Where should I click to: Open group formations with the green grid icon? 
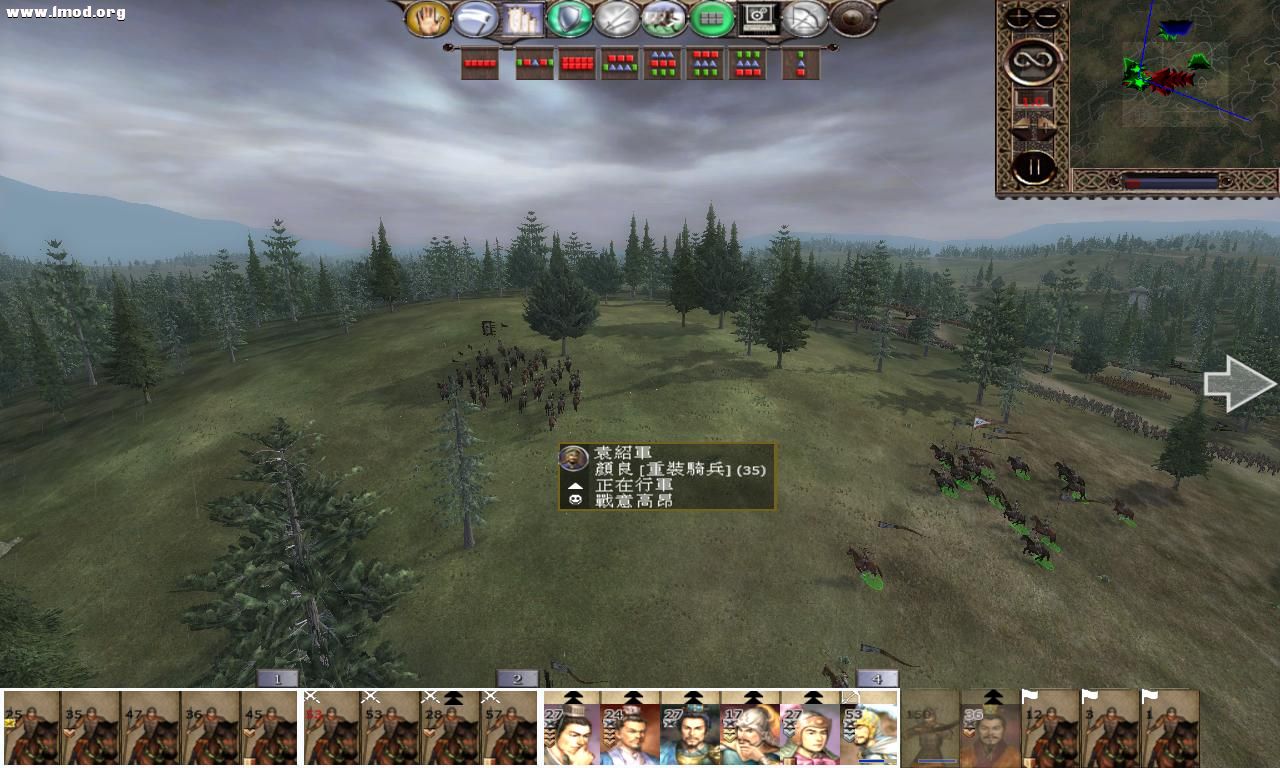tap(713, 20)
